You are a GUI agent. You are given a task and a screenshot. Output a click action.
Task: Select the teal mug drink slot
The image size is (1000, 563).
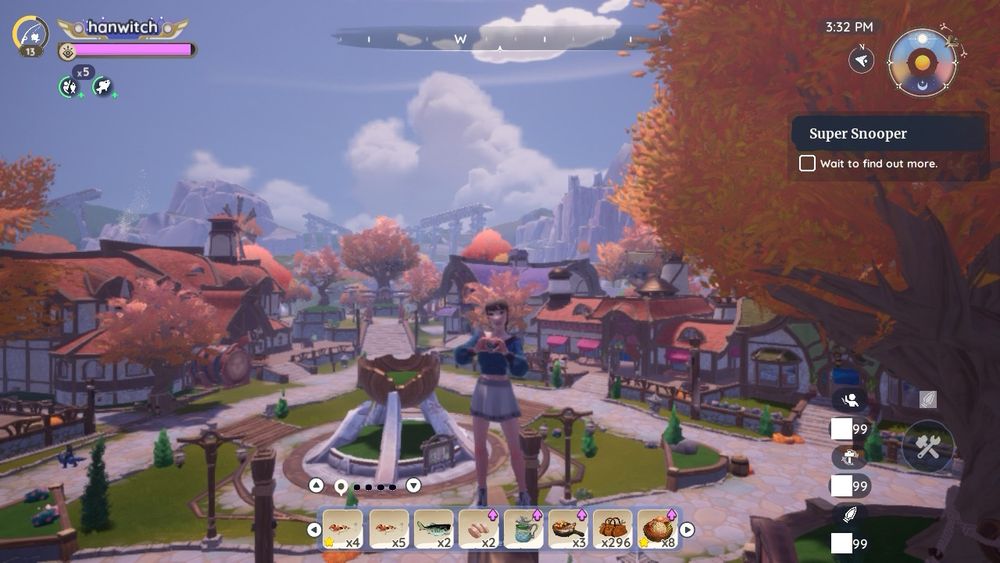[523, 528]
